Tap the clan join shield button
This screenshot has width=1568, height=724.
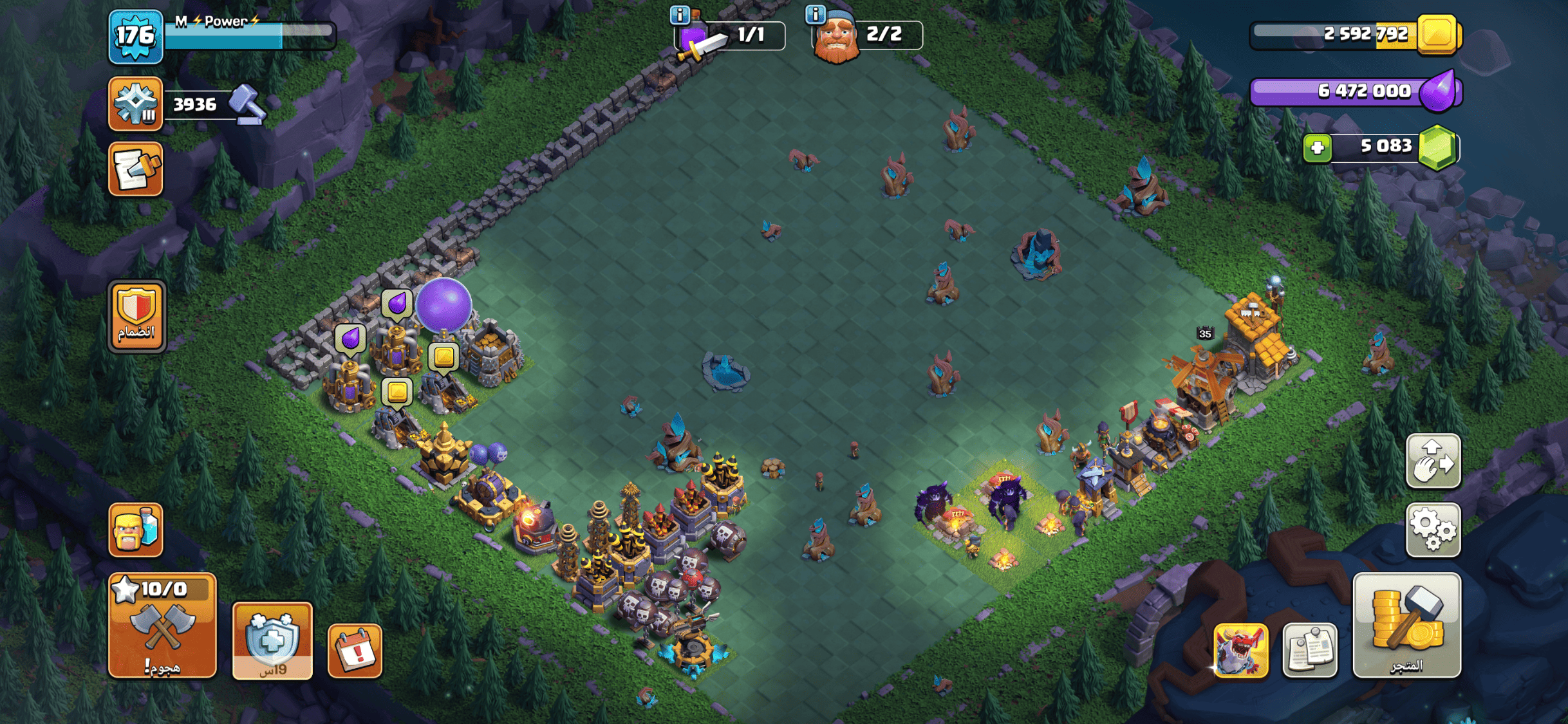[x=136, y=316]
